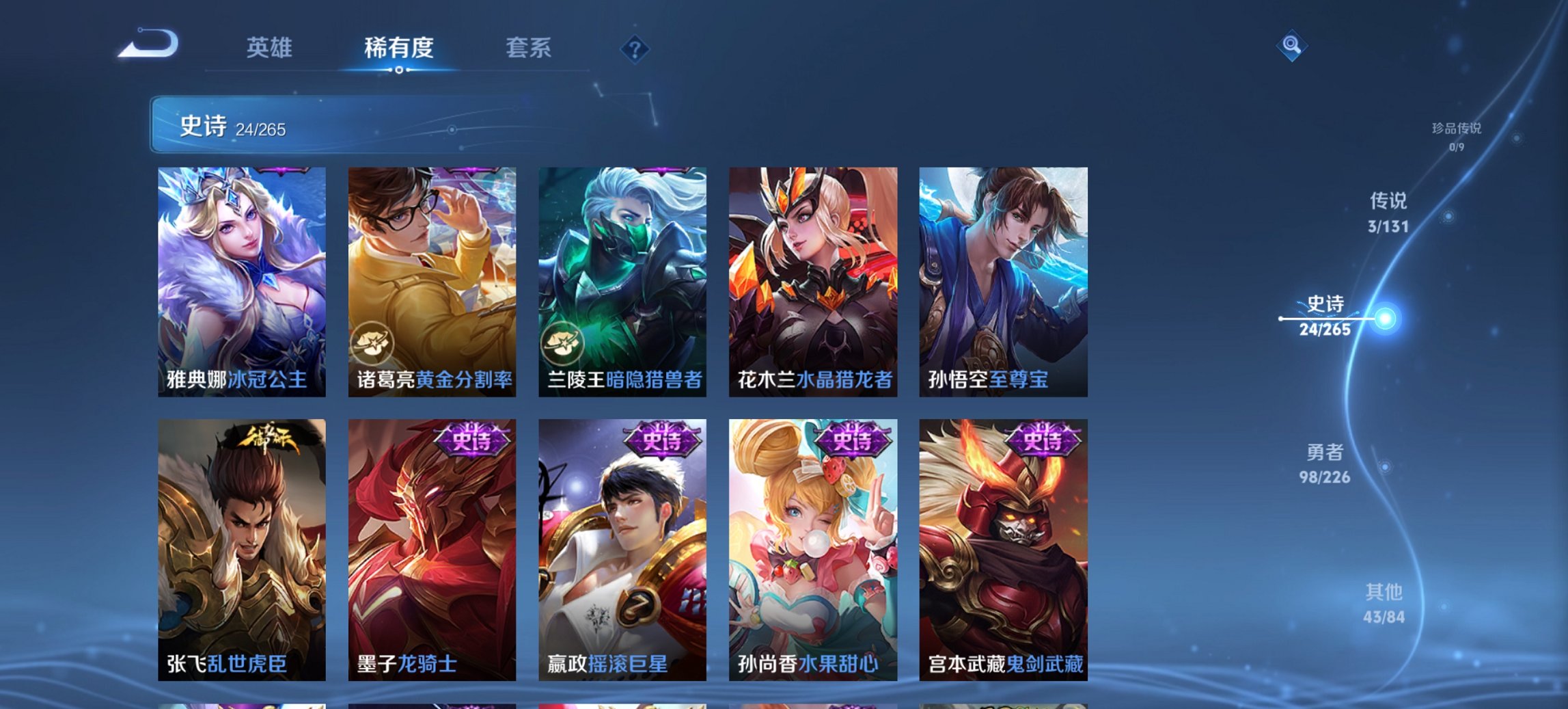1568x709 pixels.
Task: Switch to the 套系 tab
Action: coord(528,48)
